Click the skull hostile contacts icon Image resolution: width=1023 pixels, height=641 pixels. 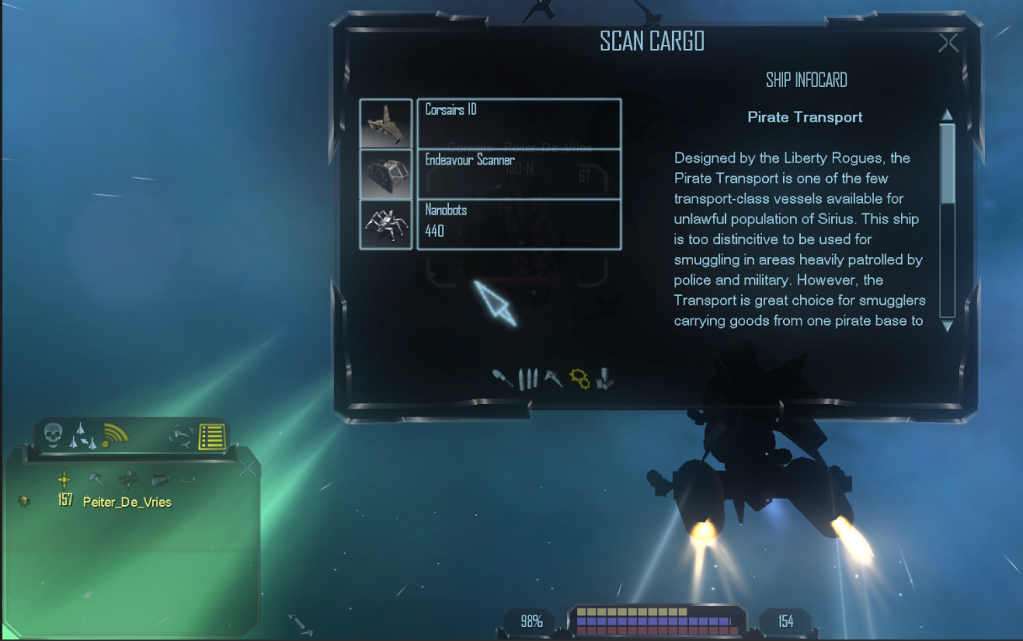[54, 435]
